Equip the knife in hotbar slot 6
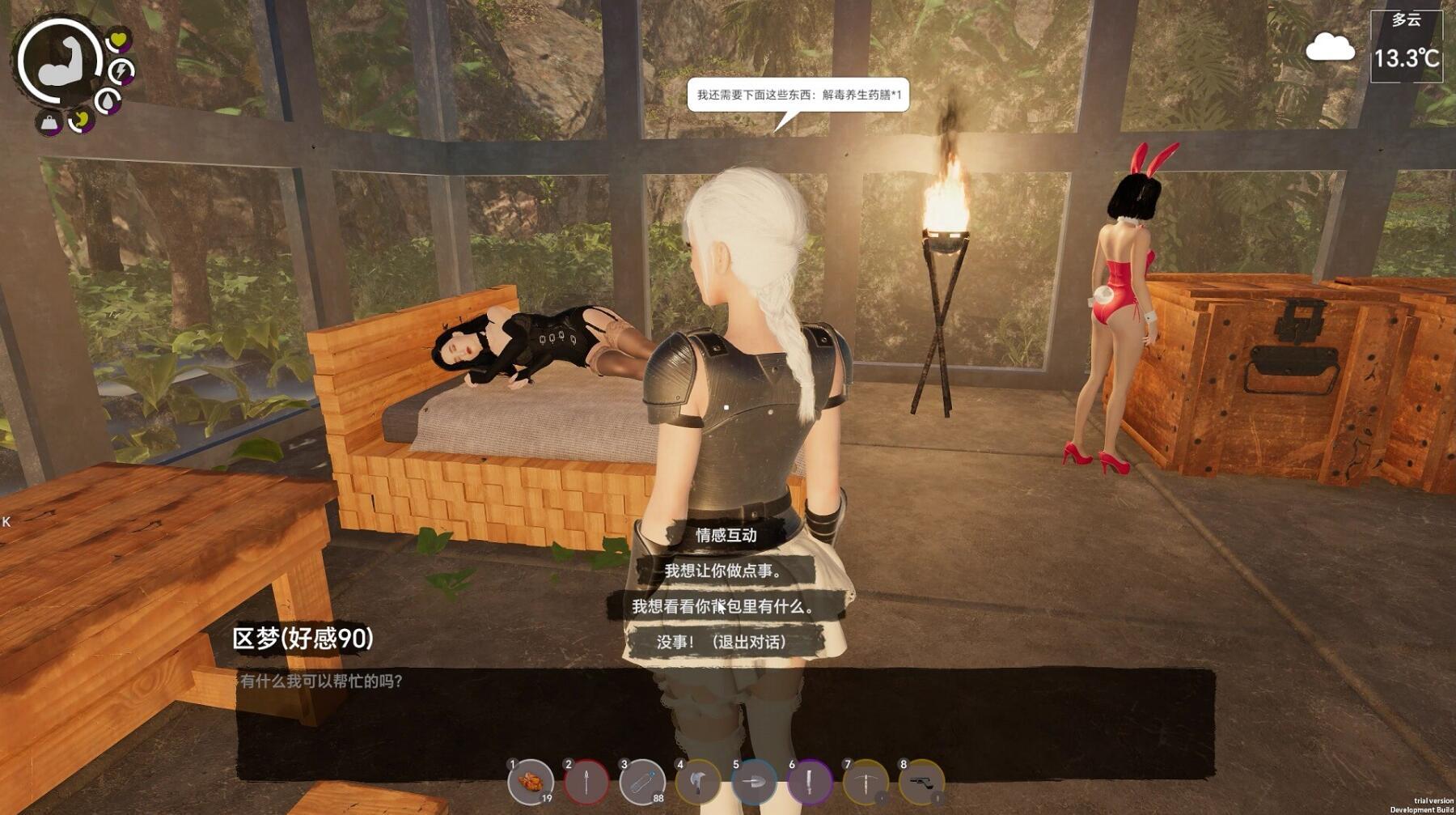This screenshot has height=815, width=1456. click(809, 781)
